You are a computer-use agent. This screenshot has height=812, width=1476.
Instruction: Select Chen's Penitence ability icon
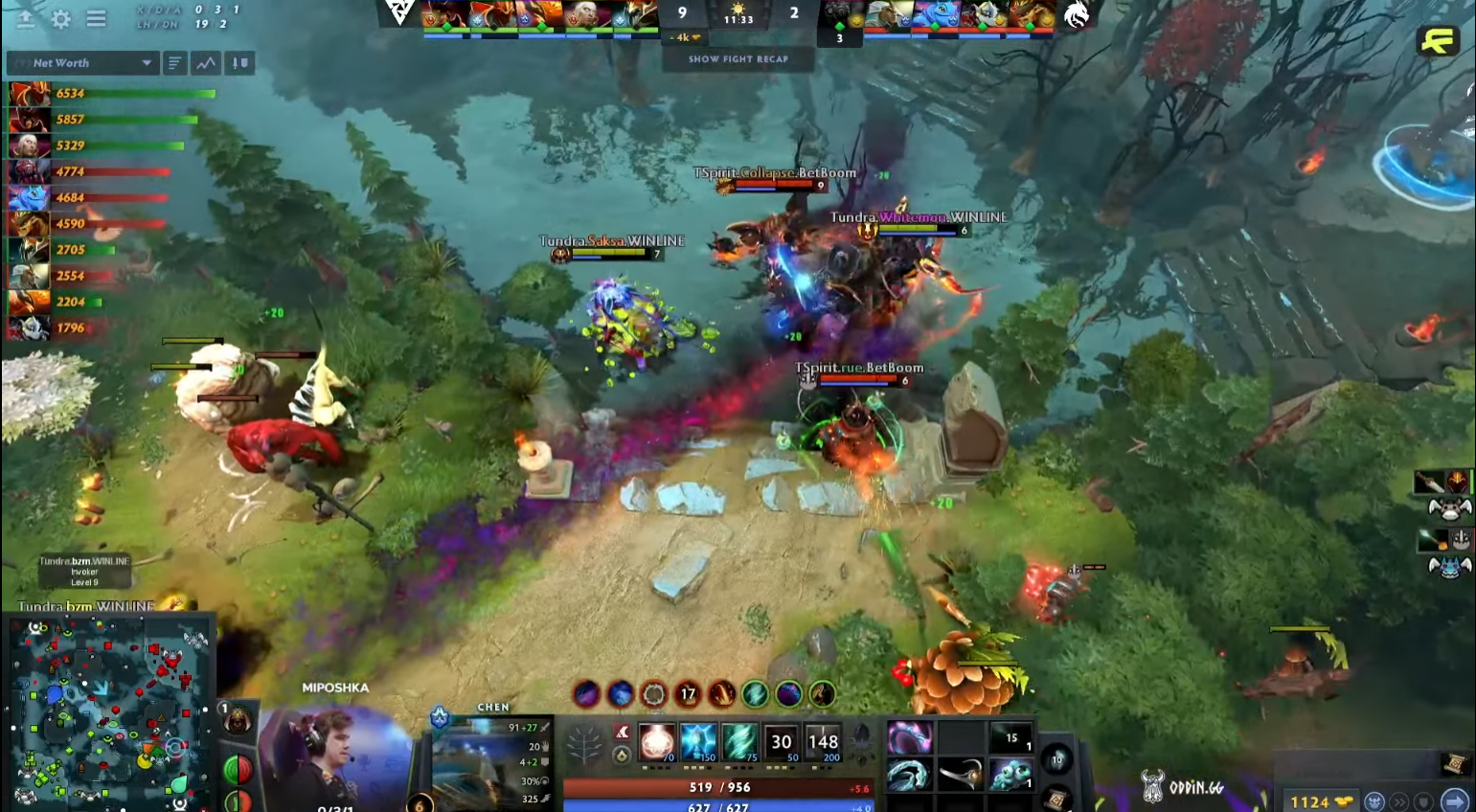click(656, 742)
